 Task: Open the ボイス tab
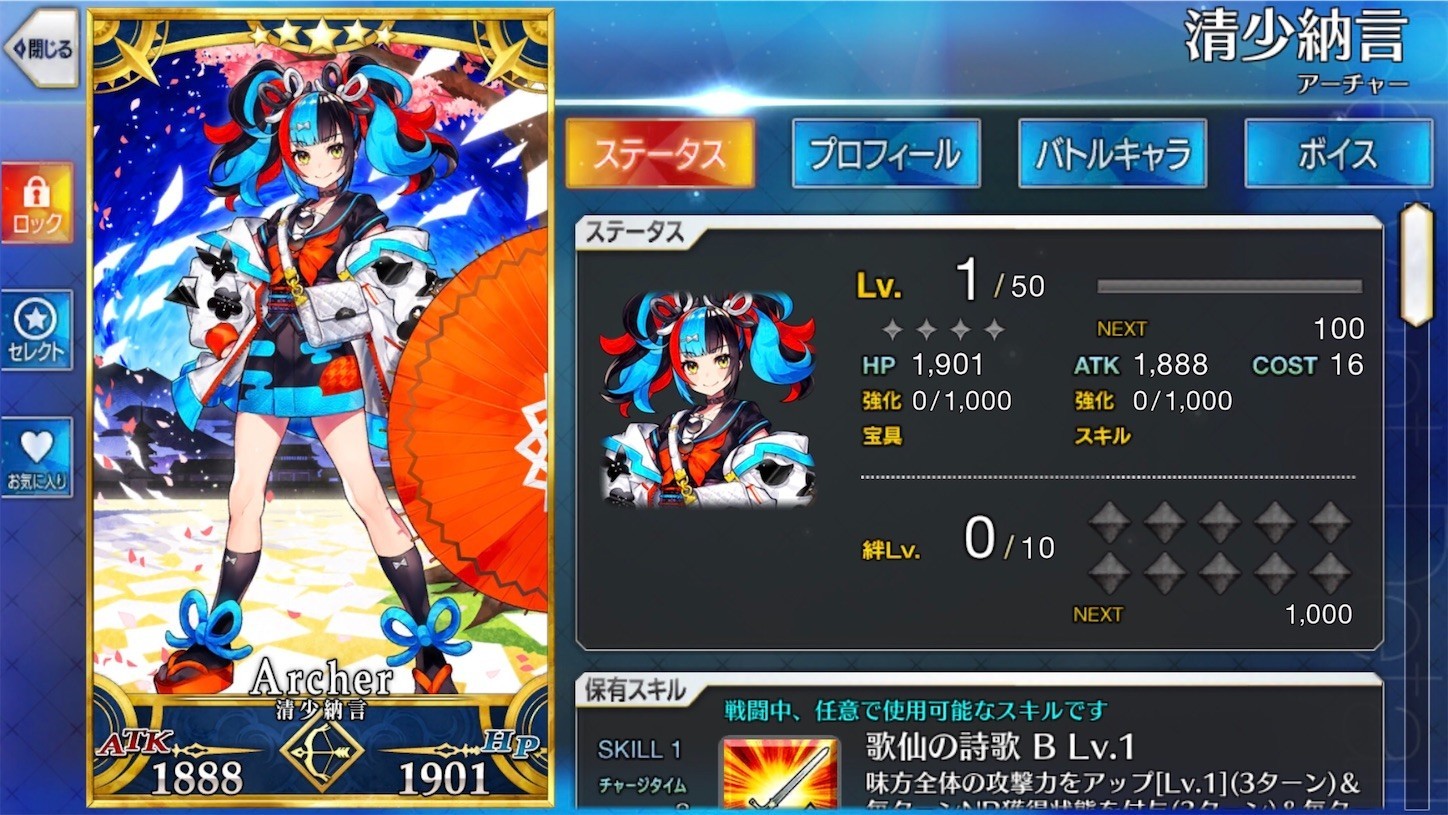(1337, 153)
